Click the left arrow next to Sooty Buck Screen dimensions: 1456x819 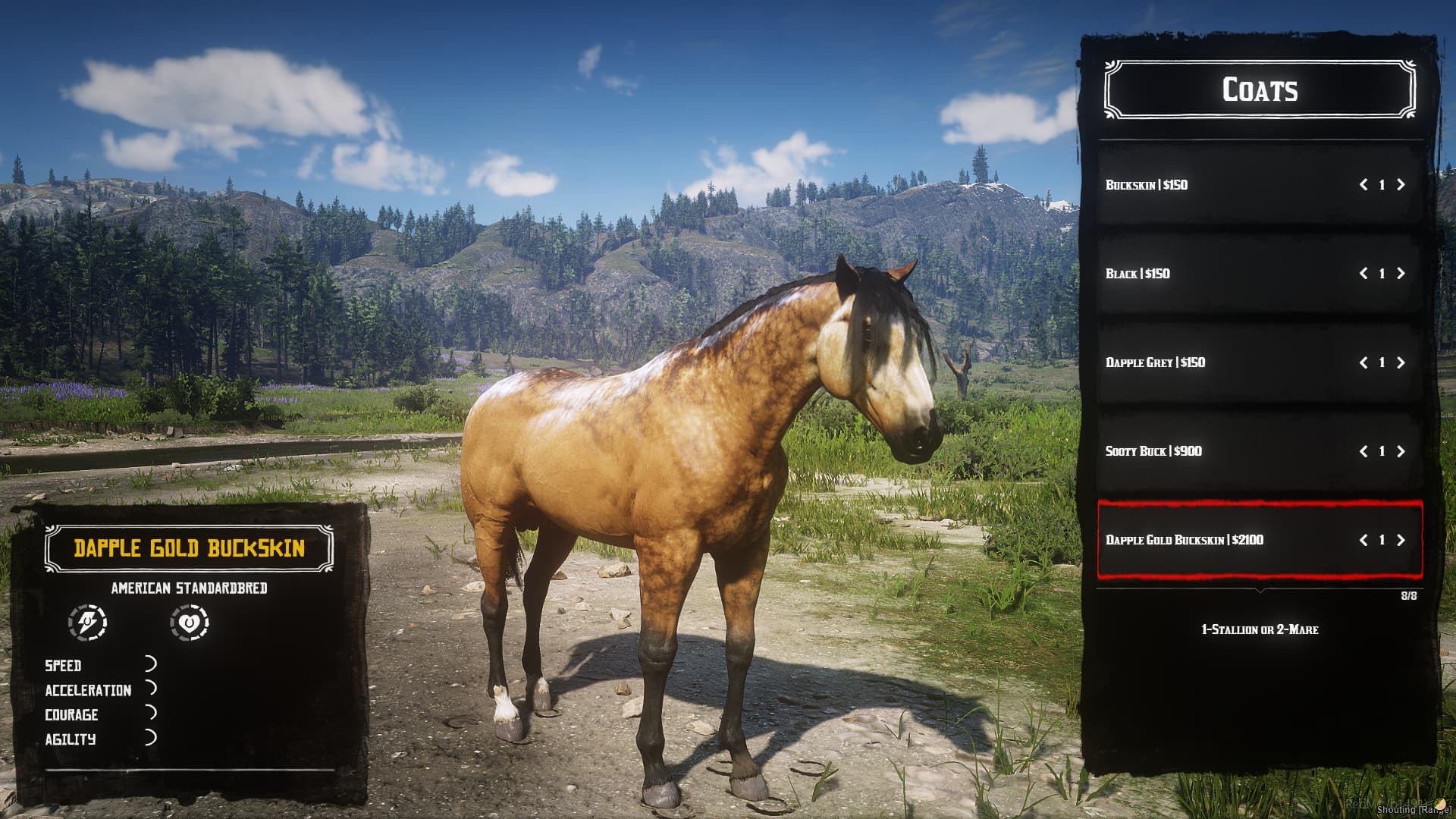tap(1365, 451)
